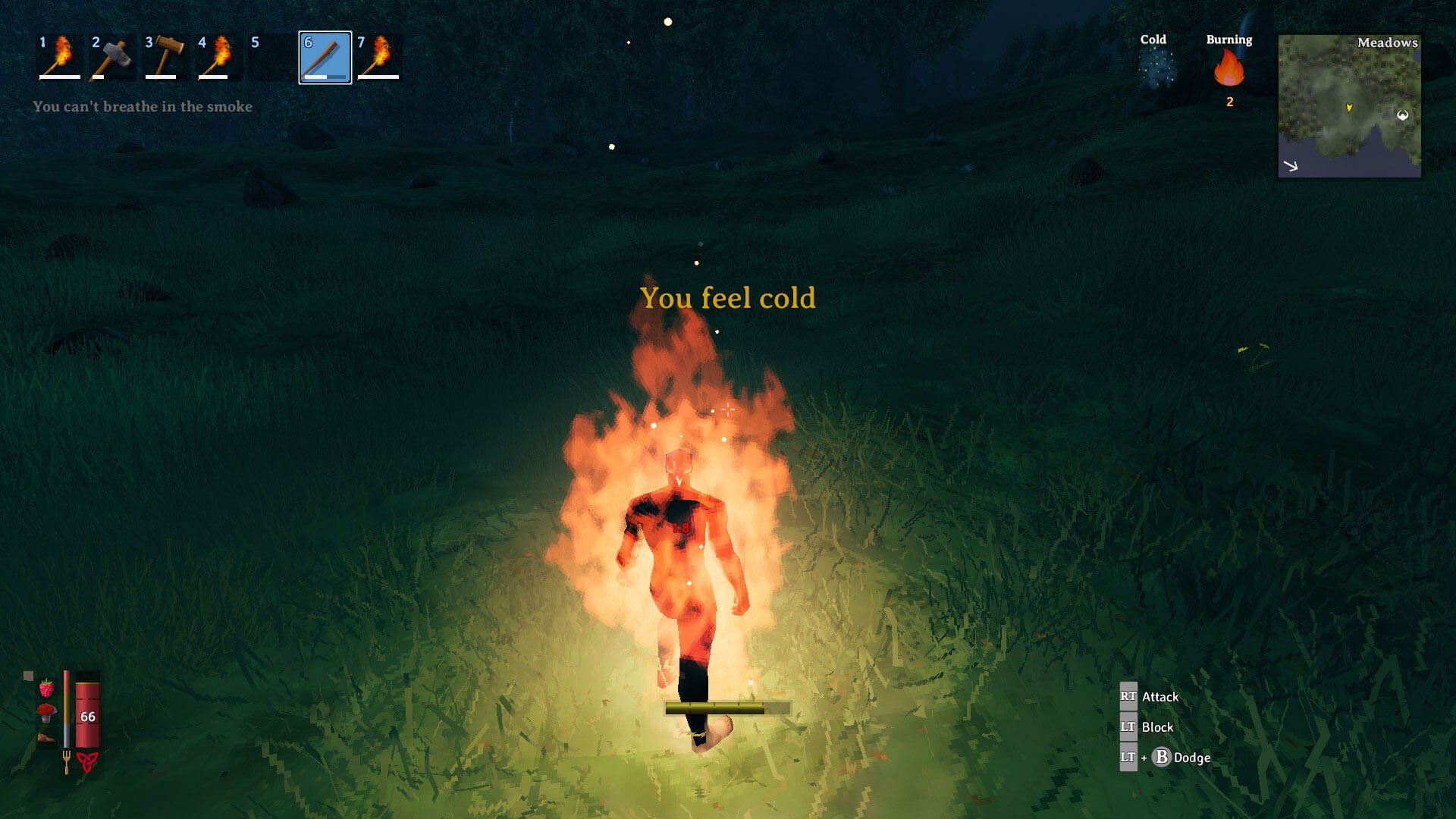Viewport: 1456px width, 819px height.
Task: Equip the stone-headed hammer in slot 2
Action: [113, 57]
